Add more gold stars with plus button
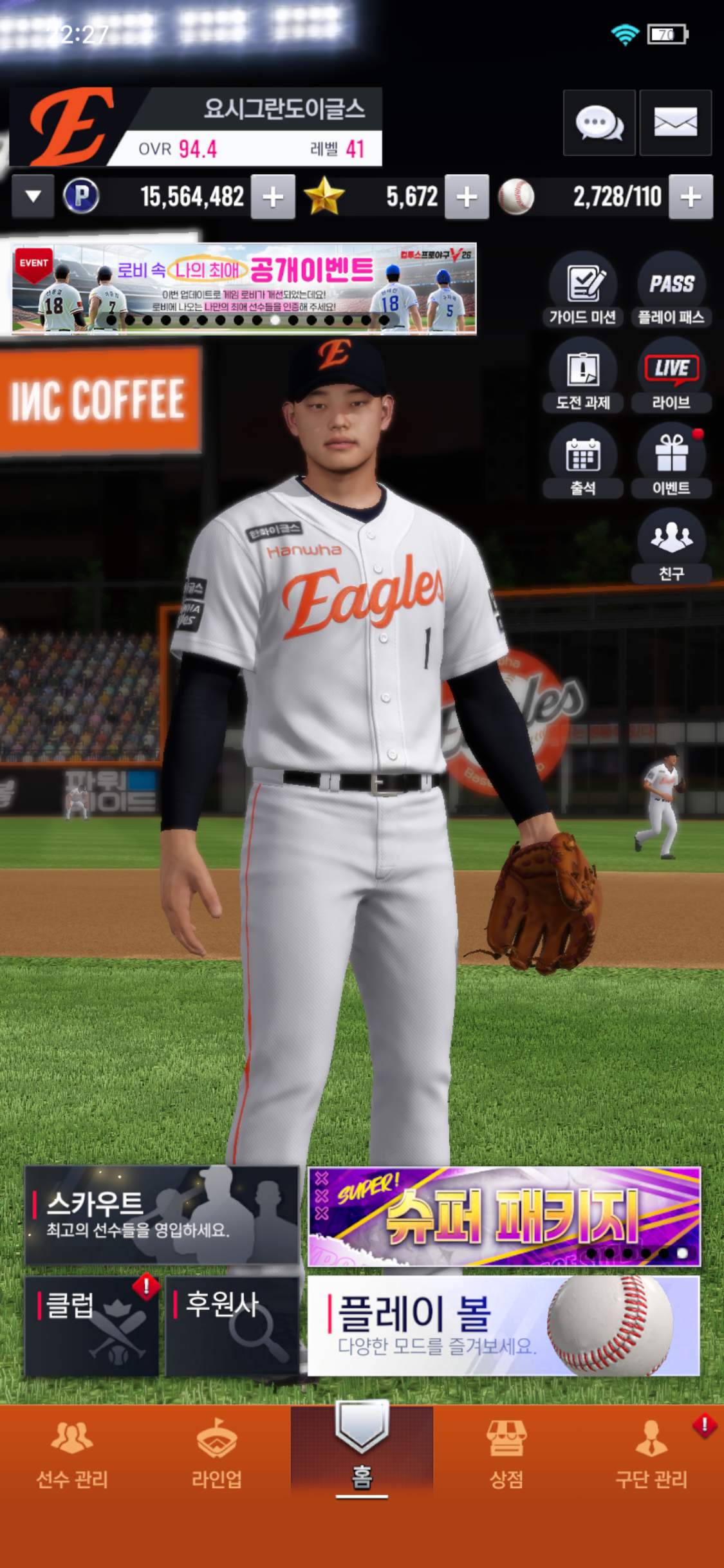The height and width of the screenshot is (1568, 724). click(x=467, y=197)
